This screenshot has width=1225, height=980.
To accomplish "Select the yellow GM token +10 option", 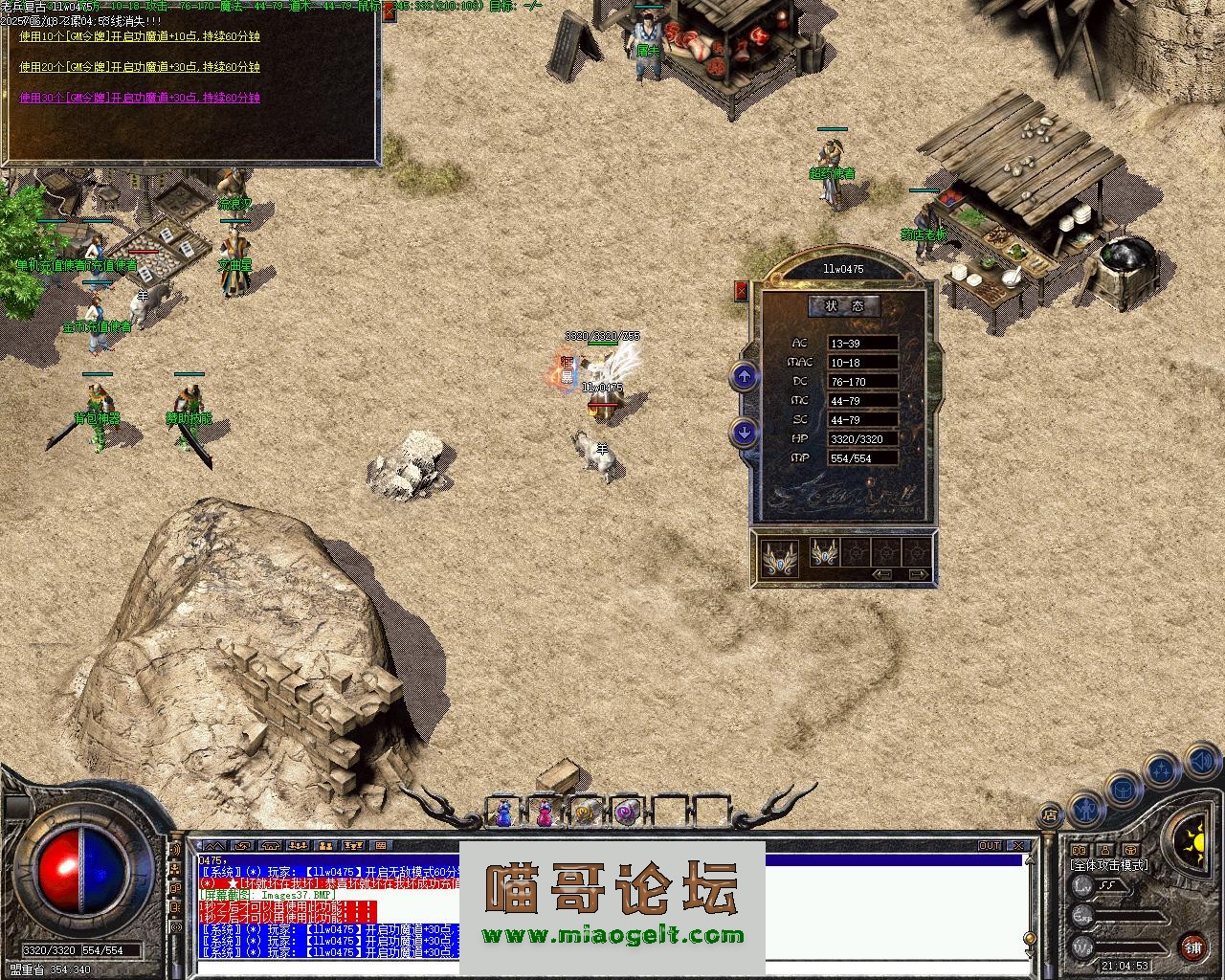I will click(x=140, y=36).
